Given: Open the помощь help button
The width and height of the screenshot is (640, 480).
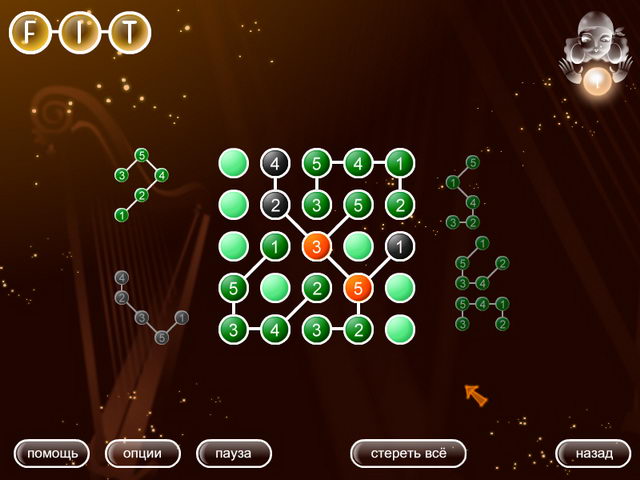Looking at the screenshot, I should (52, 453).
